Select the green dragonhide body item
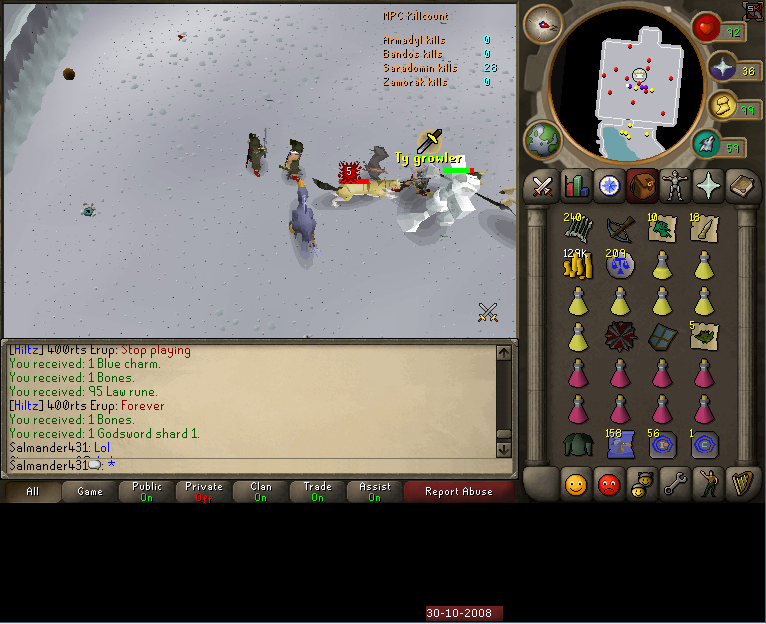Viewport: 766px width, 624px height. [577, 444]
